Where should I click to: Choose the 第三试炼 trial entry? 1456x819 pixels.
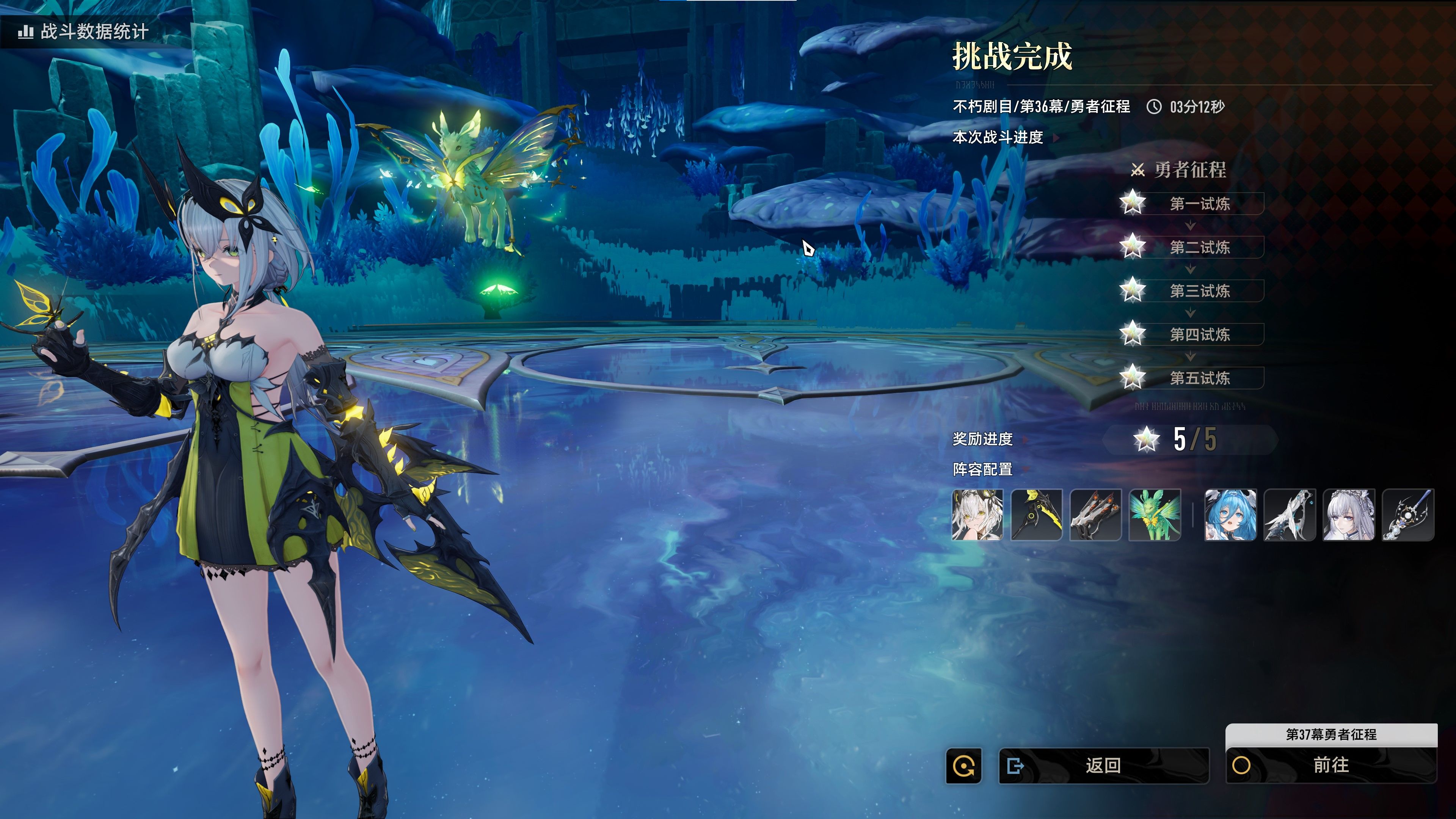point(1199,290)
